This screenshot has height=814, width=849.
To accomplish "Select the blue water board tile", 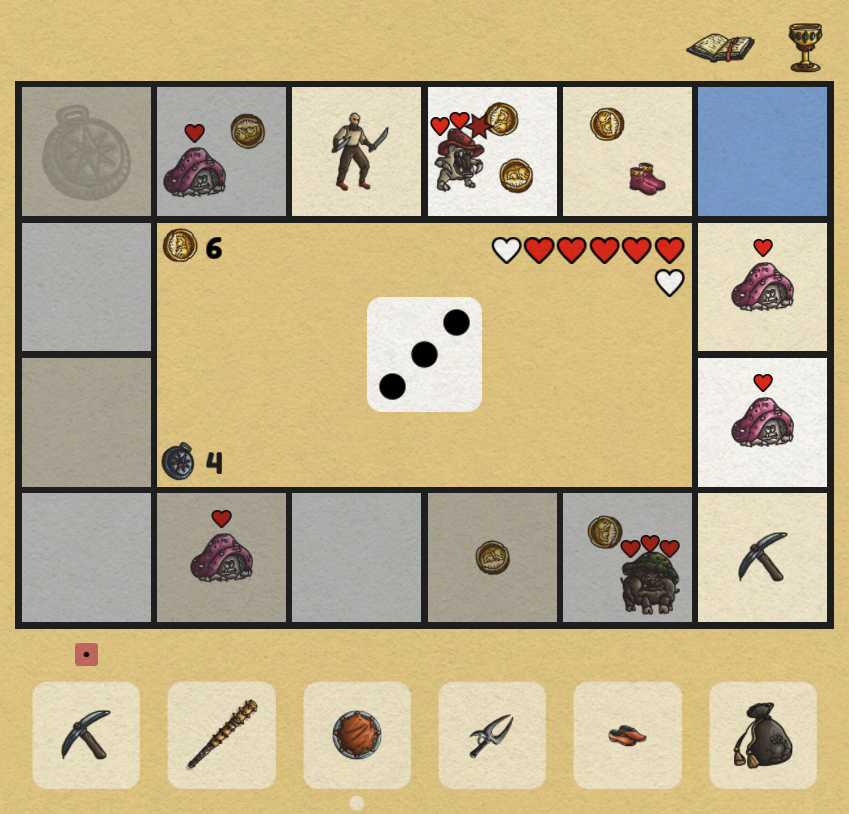I will pos(763,151).
